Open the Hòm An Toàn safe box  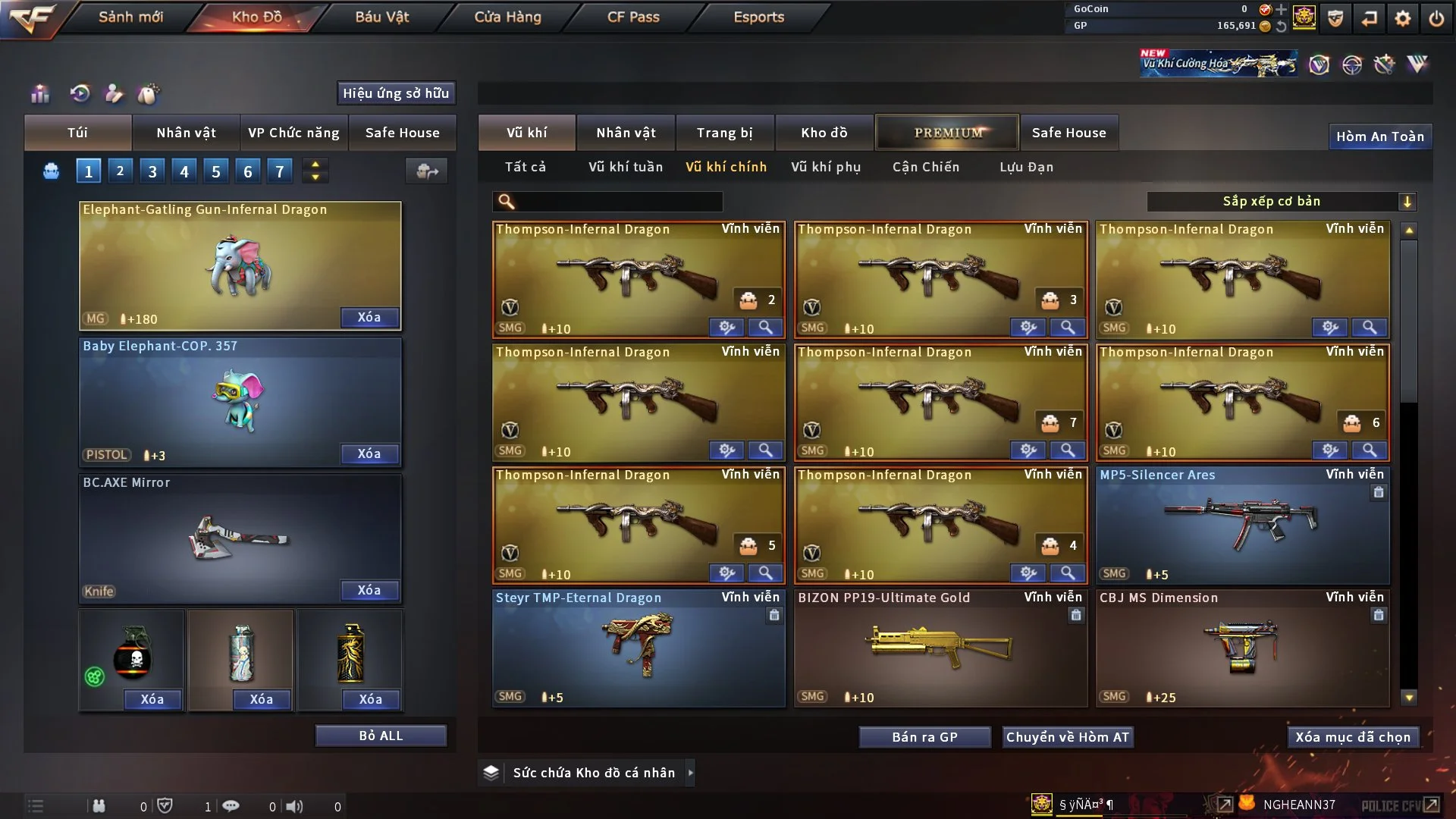[x=1379, y=136]
